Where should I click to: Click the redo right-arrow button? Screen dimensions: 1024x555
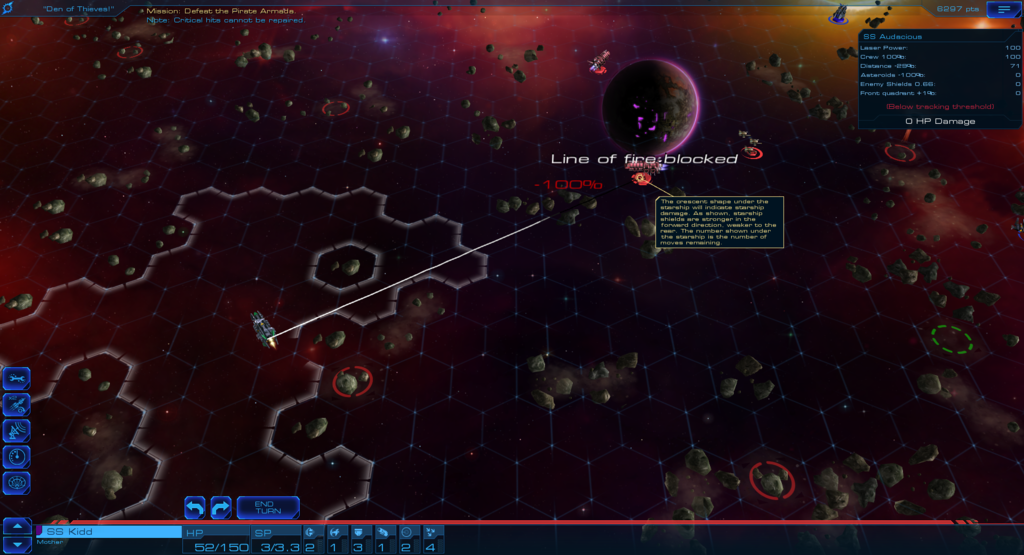221,507
